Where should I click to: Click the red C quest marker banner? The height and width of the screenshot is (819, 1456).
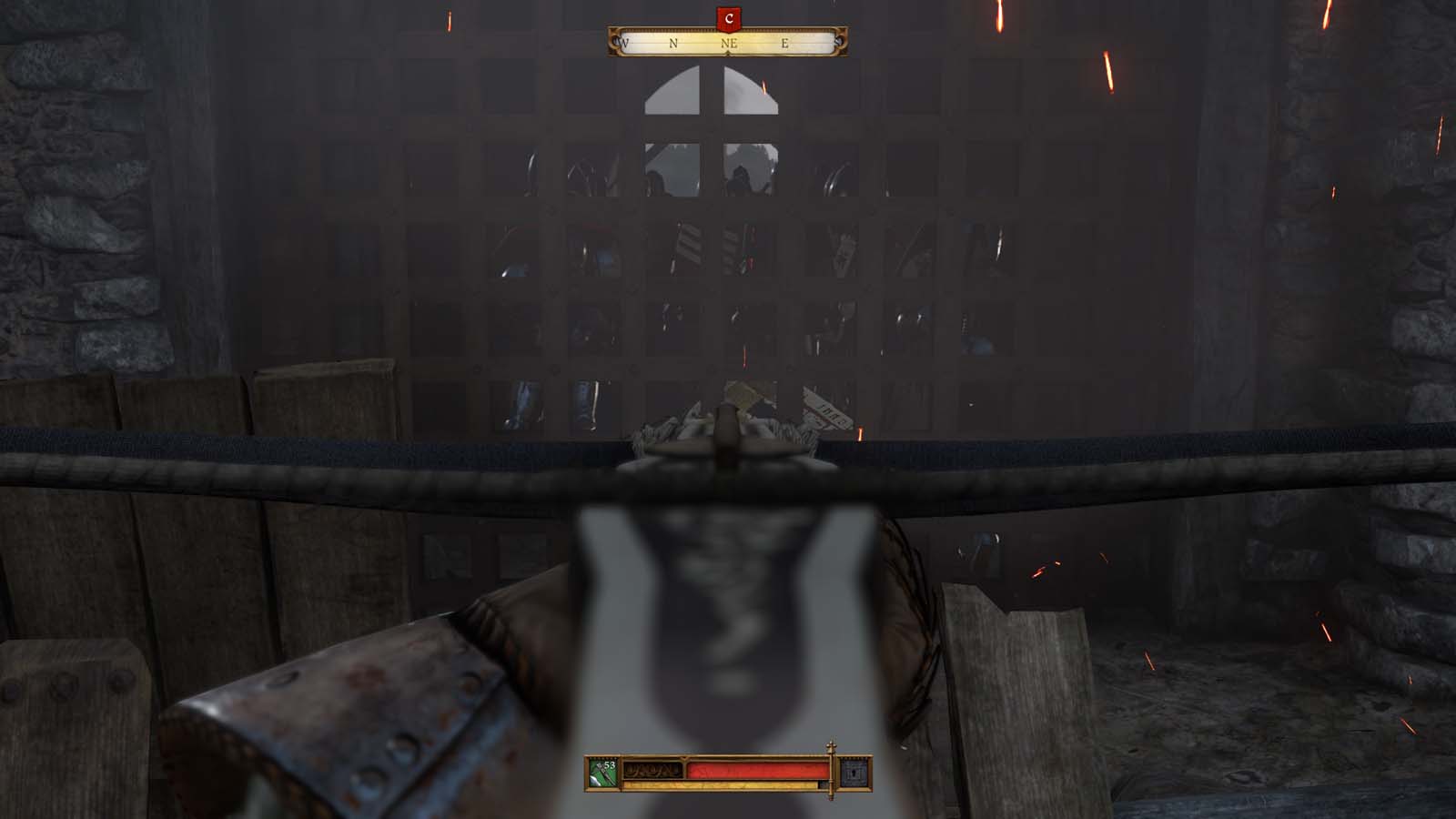(x=728, y=18)
